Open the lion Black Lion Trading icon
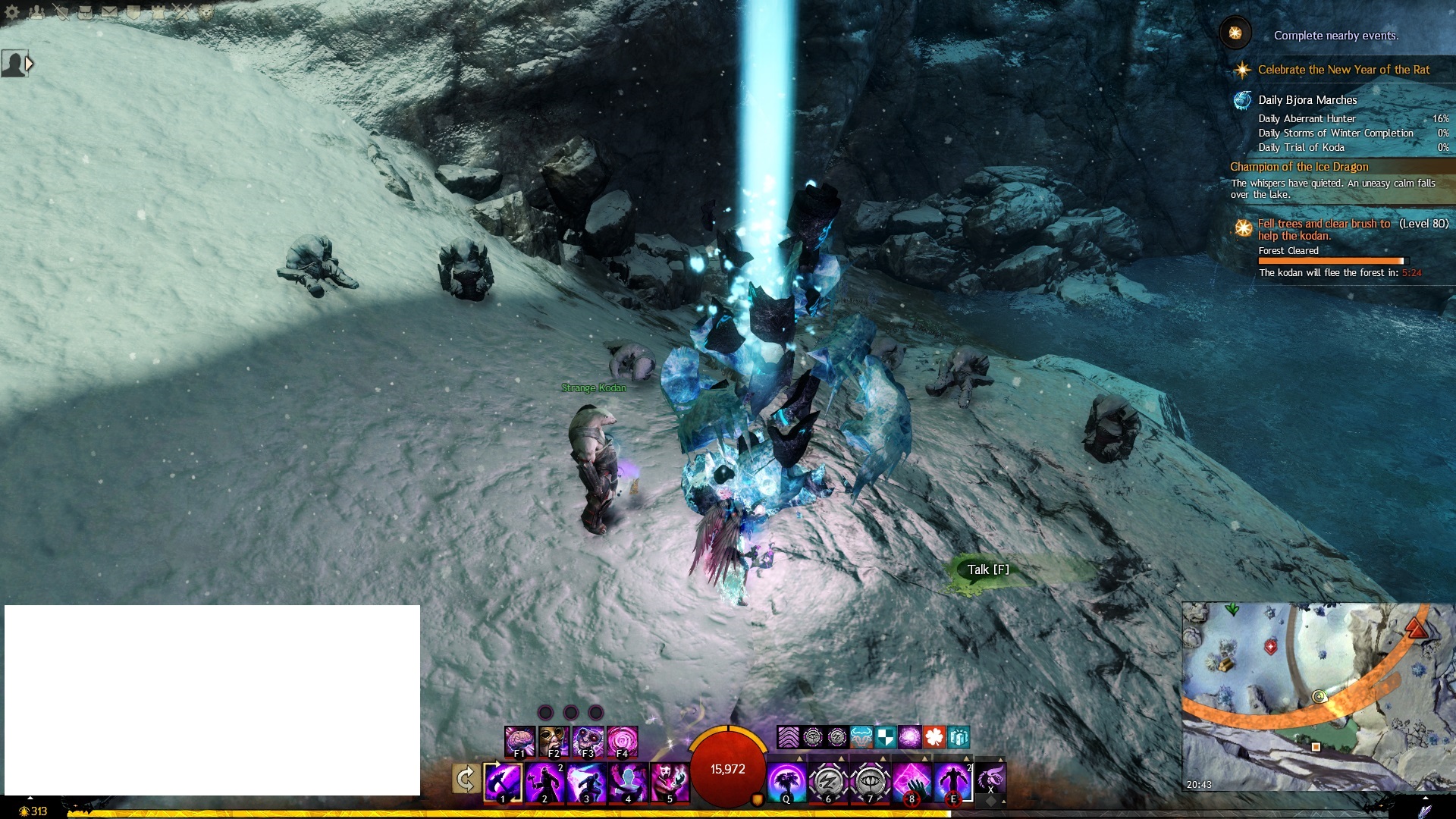Screen dimensions: 1456x819 (206, 12)
